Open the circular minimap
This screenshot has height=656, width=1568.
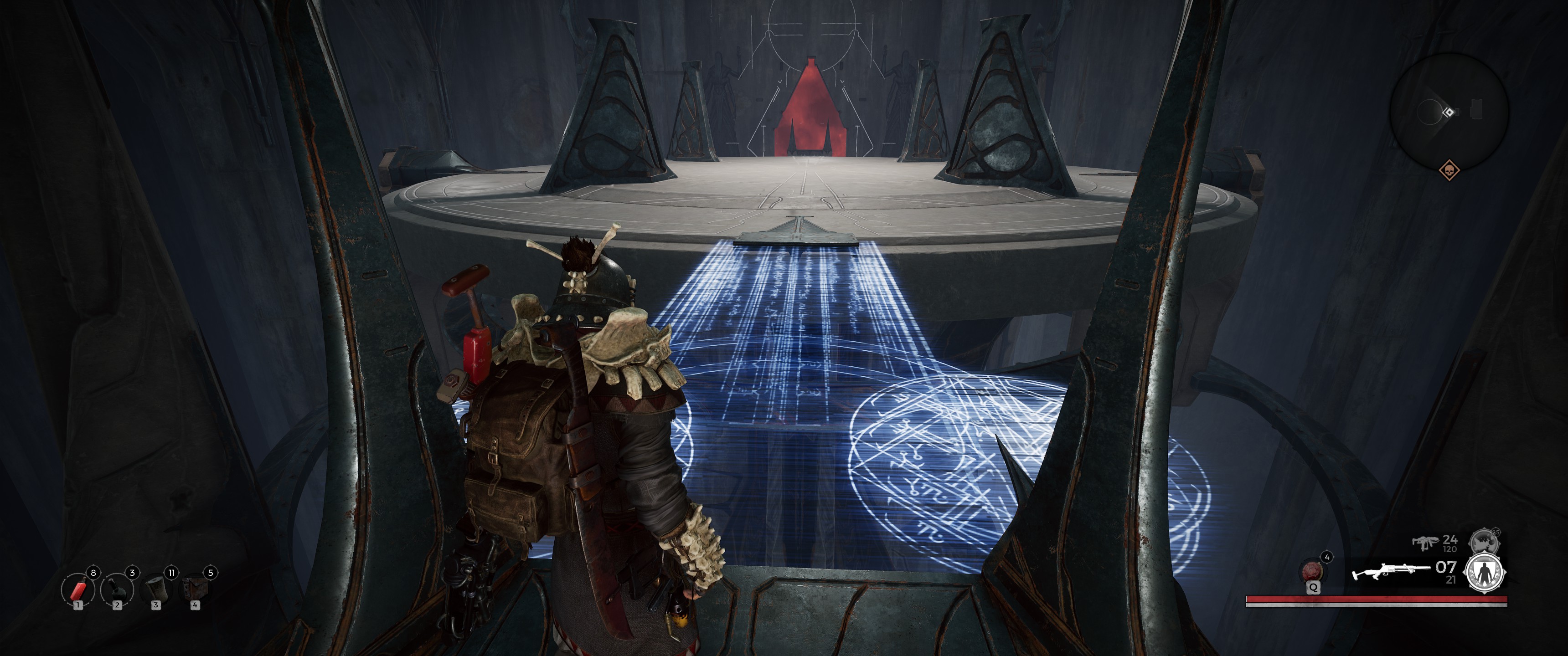(1449, 112)
